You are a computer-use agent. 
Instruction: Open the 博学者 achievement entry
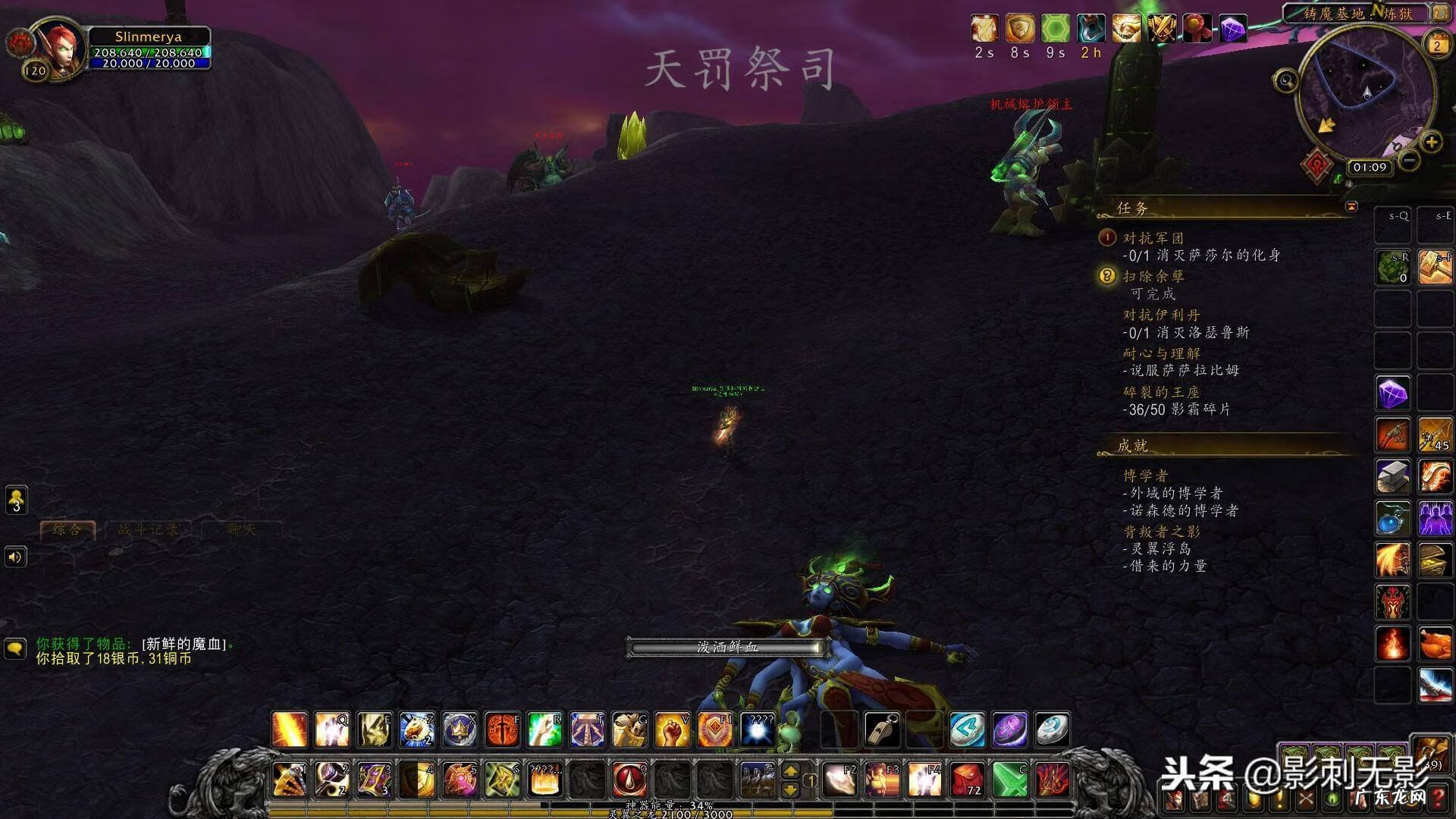(1145, 475)
